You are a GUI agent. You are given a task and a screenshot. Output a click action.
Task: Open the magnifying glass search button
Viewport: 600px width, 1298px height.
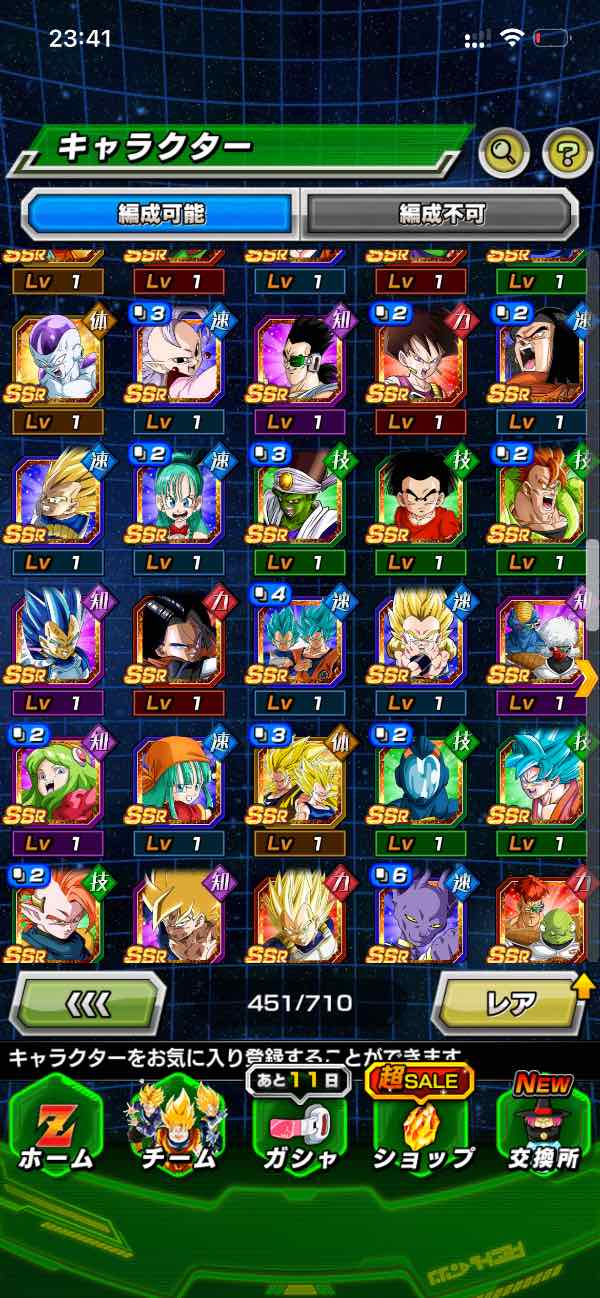click(504, 153)
